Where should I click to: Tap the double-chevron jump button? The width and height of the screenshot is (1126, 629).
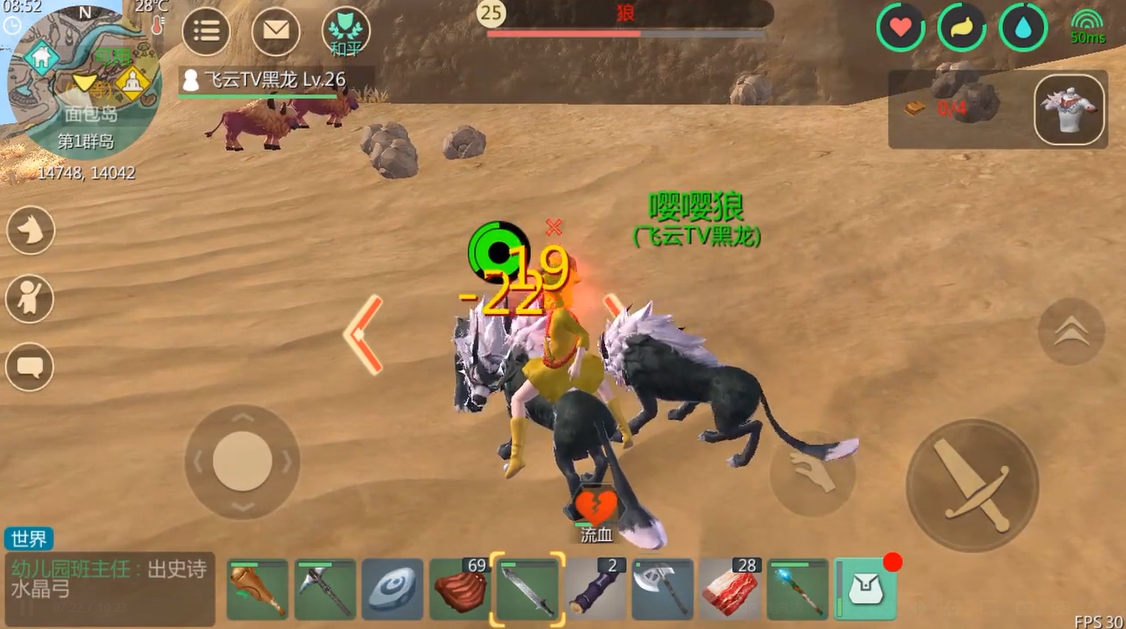1071,331
